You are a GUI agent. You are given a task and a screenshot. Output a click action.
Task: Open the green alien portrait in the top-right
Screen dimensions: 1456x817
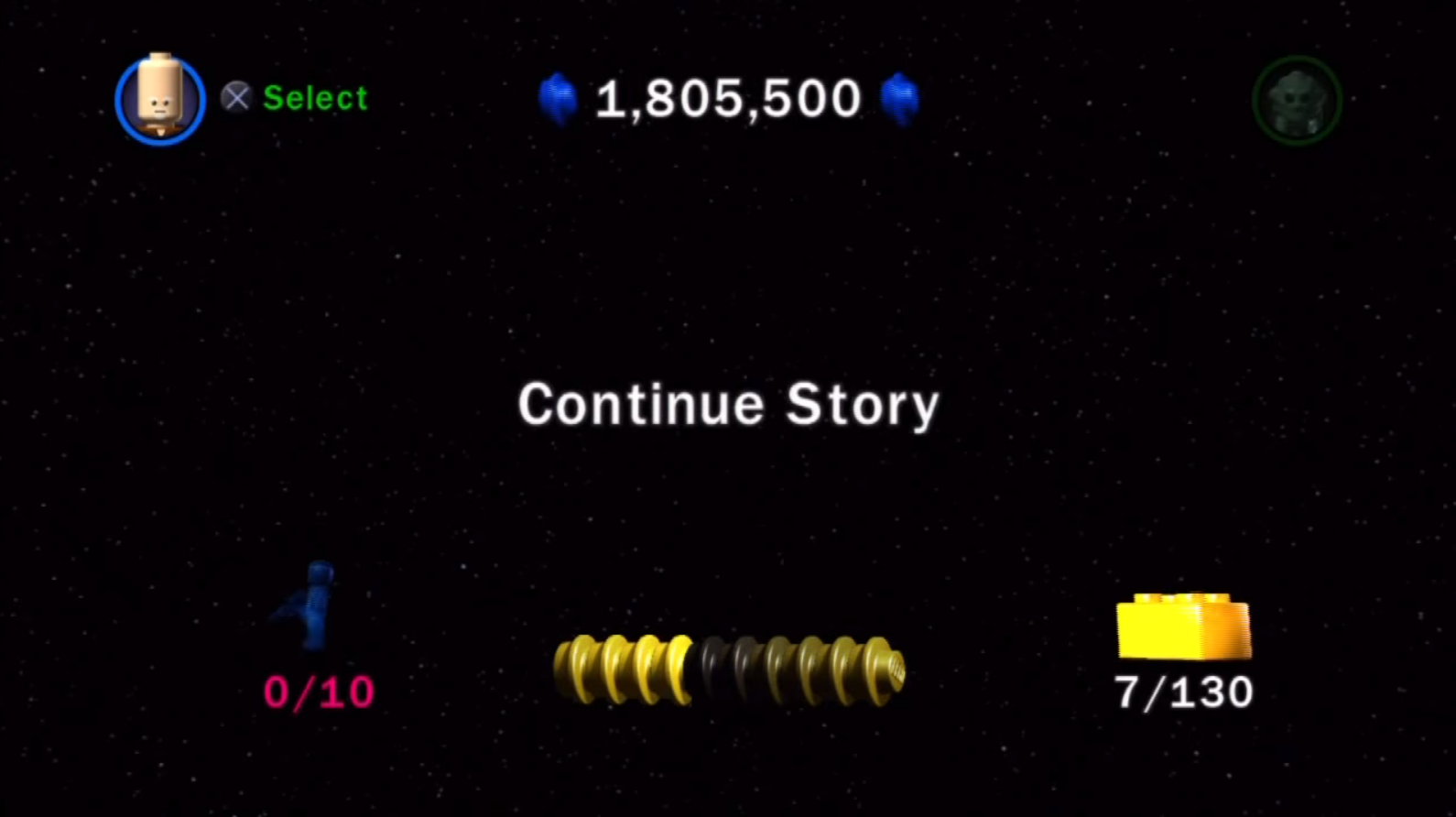click(1297, 101)
